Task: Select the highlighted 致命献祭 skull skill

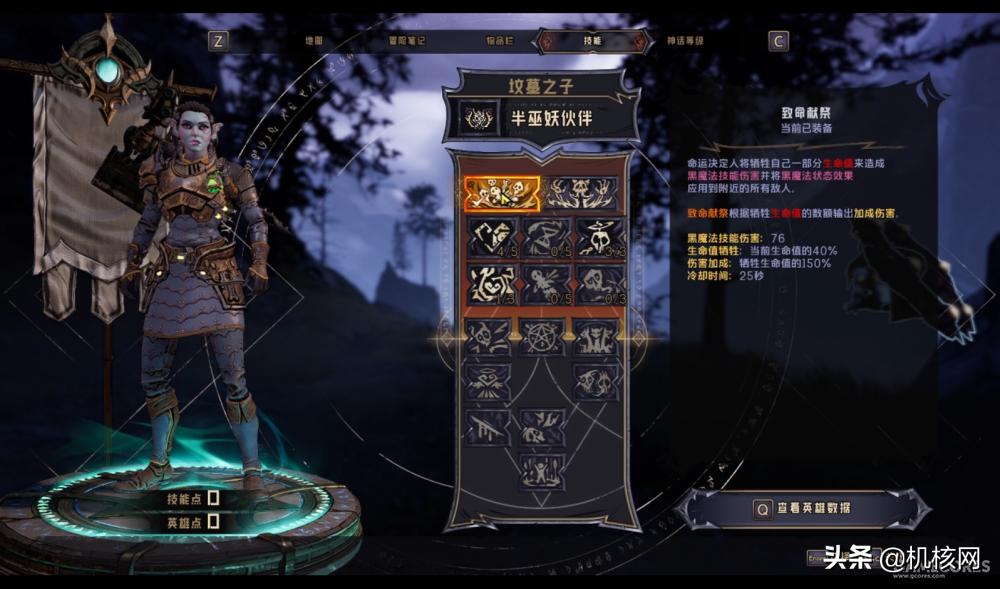Action: pos(501,194)
